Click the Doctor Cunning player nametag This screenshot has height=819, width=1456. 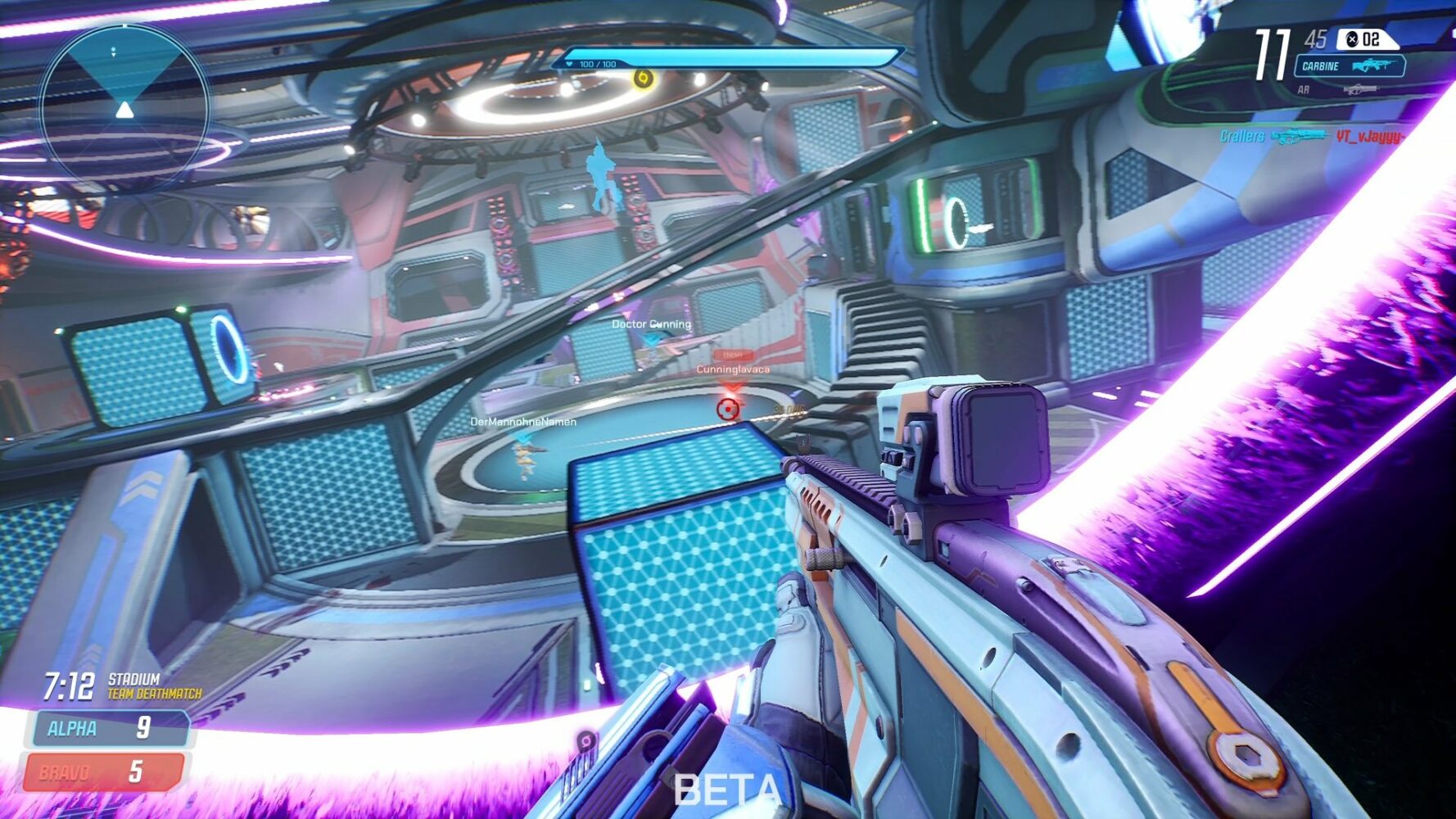click(653, 323)
